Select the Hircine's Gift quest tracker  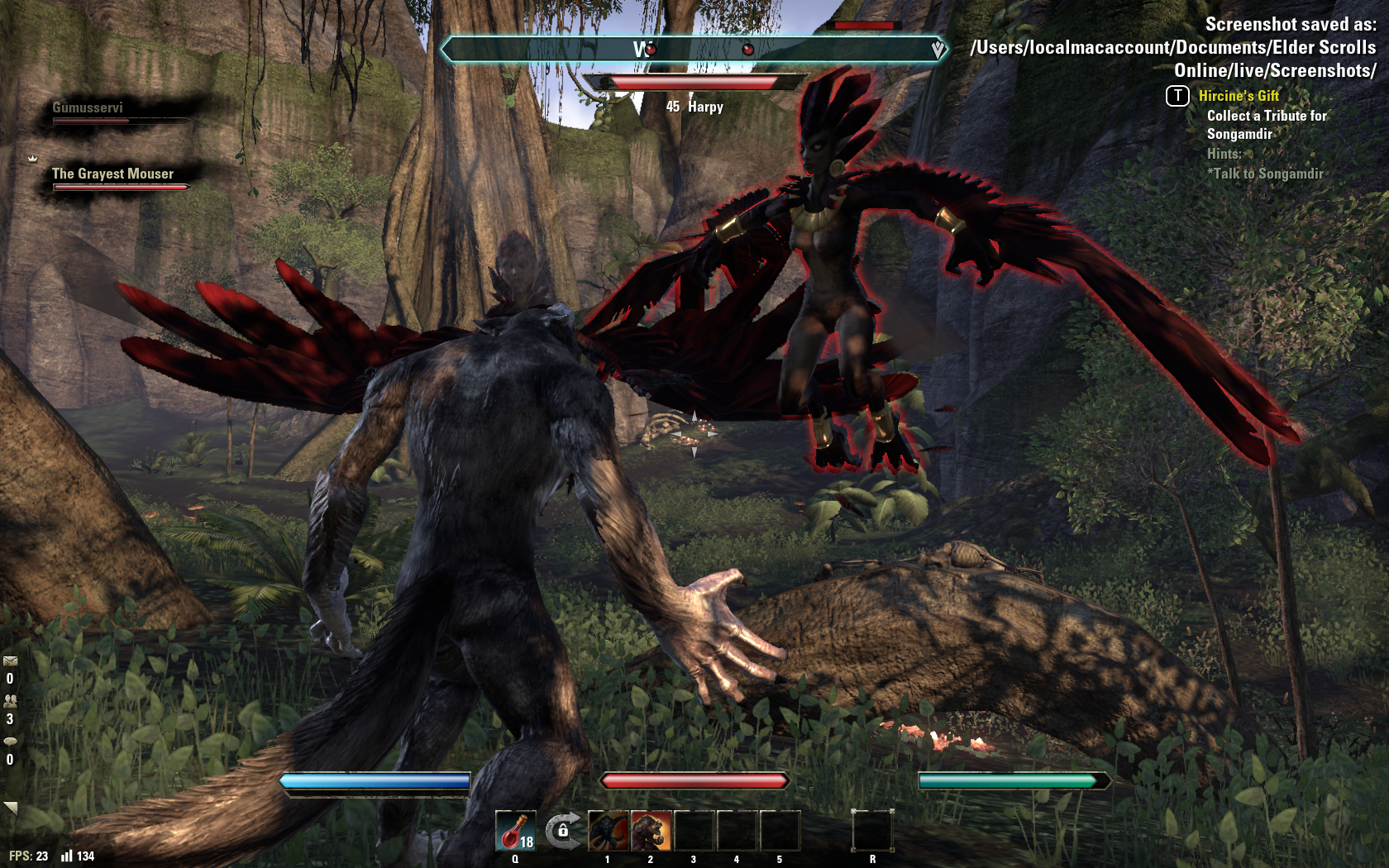(1239, 96)
